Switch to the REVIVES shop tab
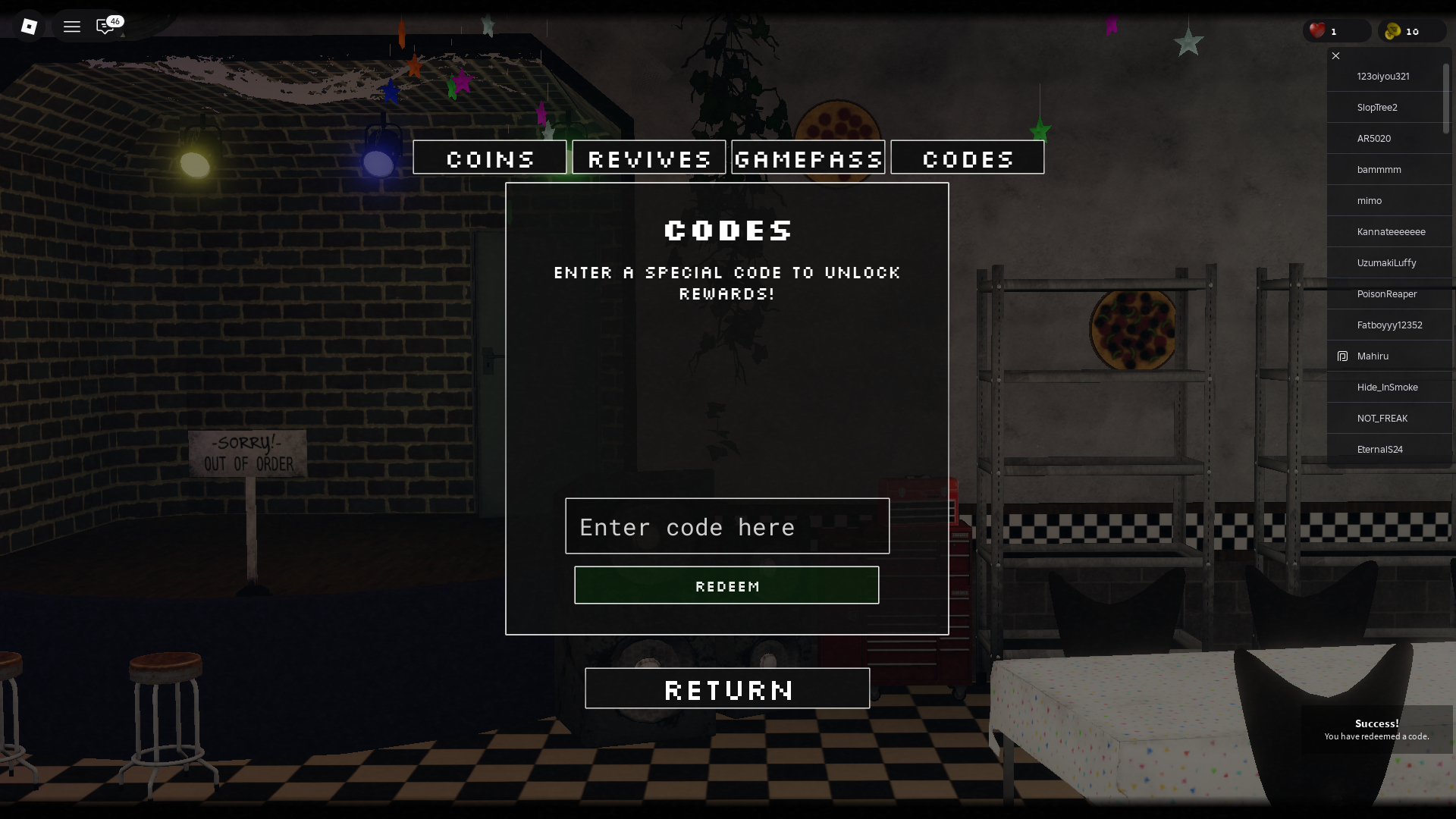Image resolution: width=1456 pixels, height=819 pixels. pyautogui.click(x=648, y=158)
